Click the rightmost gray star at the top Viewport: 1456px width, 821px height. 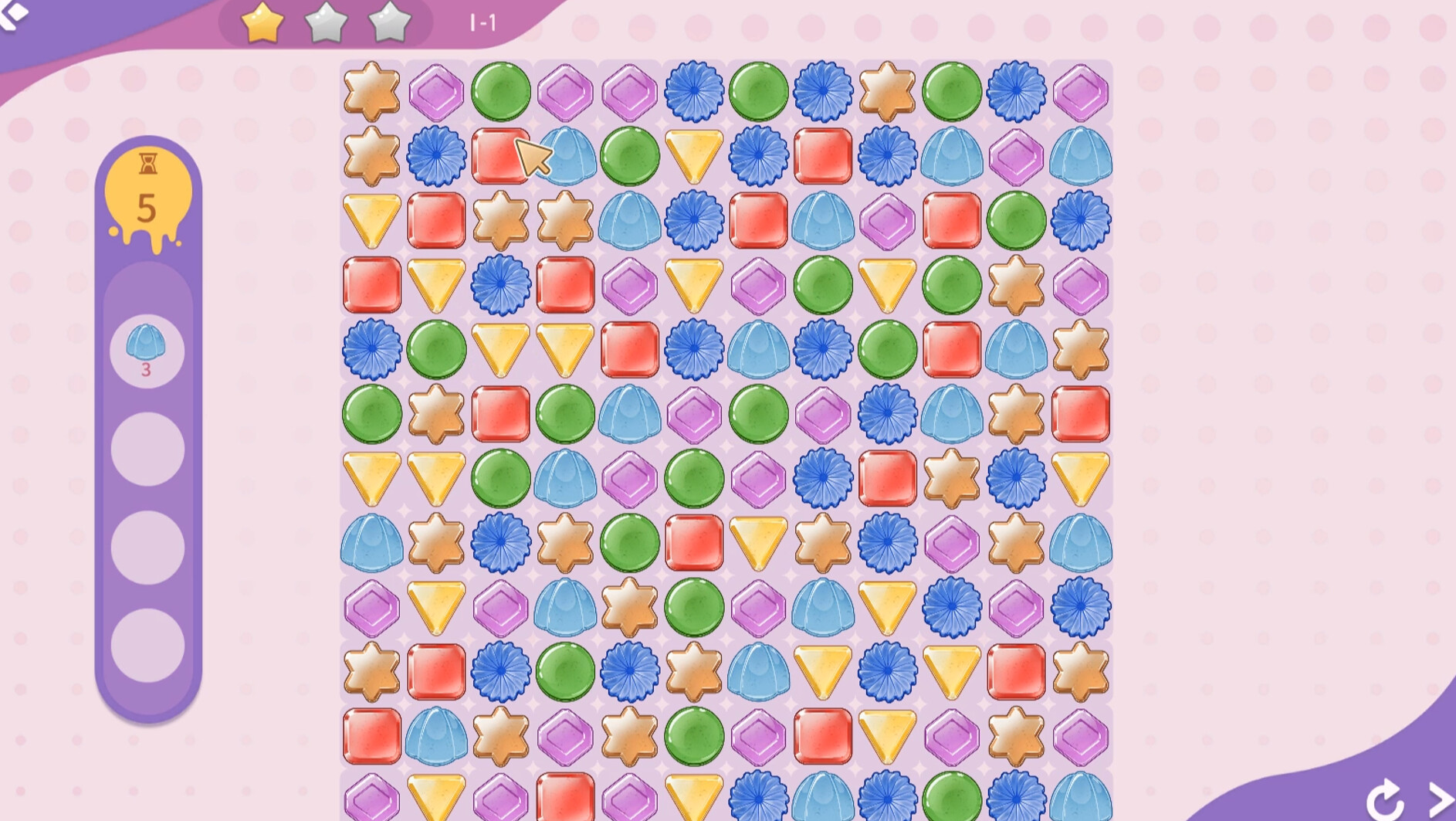coord(389,23)
